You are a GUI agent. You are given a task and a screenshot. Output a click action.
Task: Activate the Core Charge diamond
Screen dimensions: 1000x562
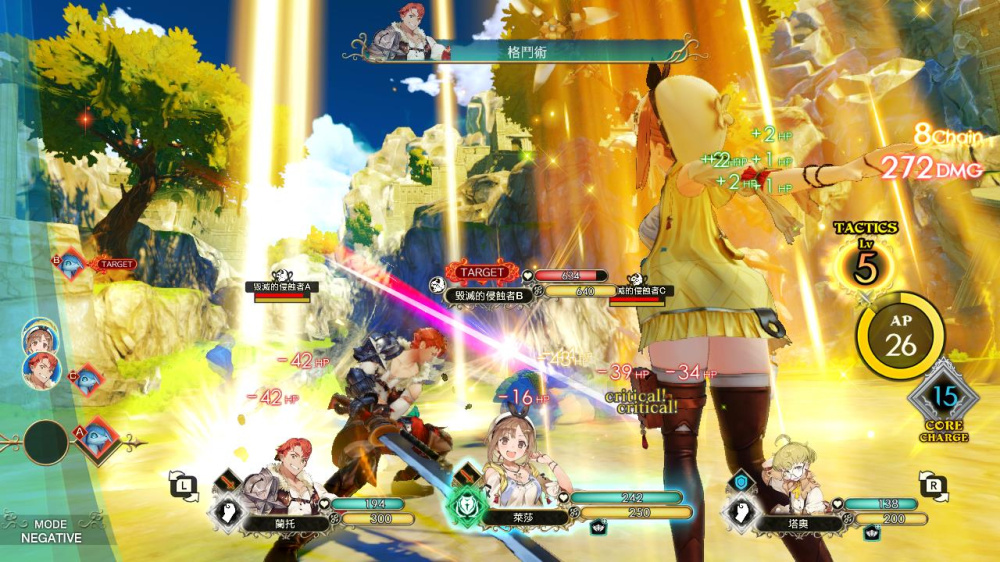click(x=945, y=401)
